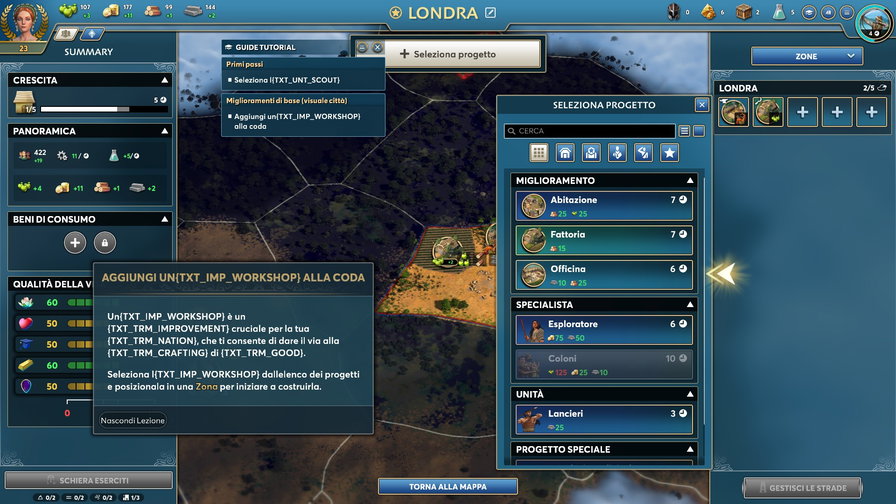Return to map with Torna alla Mappa

point(447,487)
